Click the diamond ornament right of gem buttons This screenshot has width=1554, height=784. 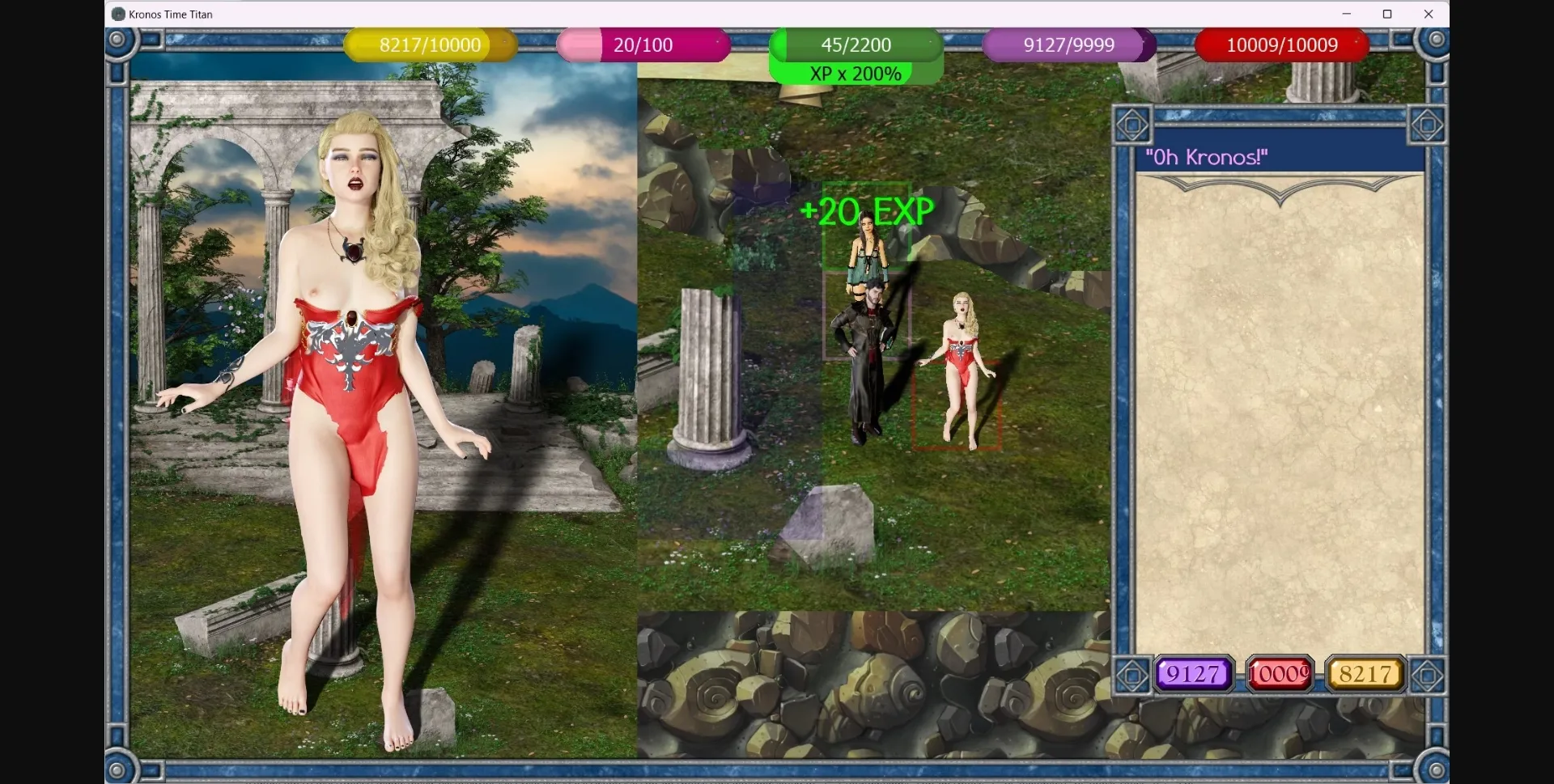tap(1428, 673)
